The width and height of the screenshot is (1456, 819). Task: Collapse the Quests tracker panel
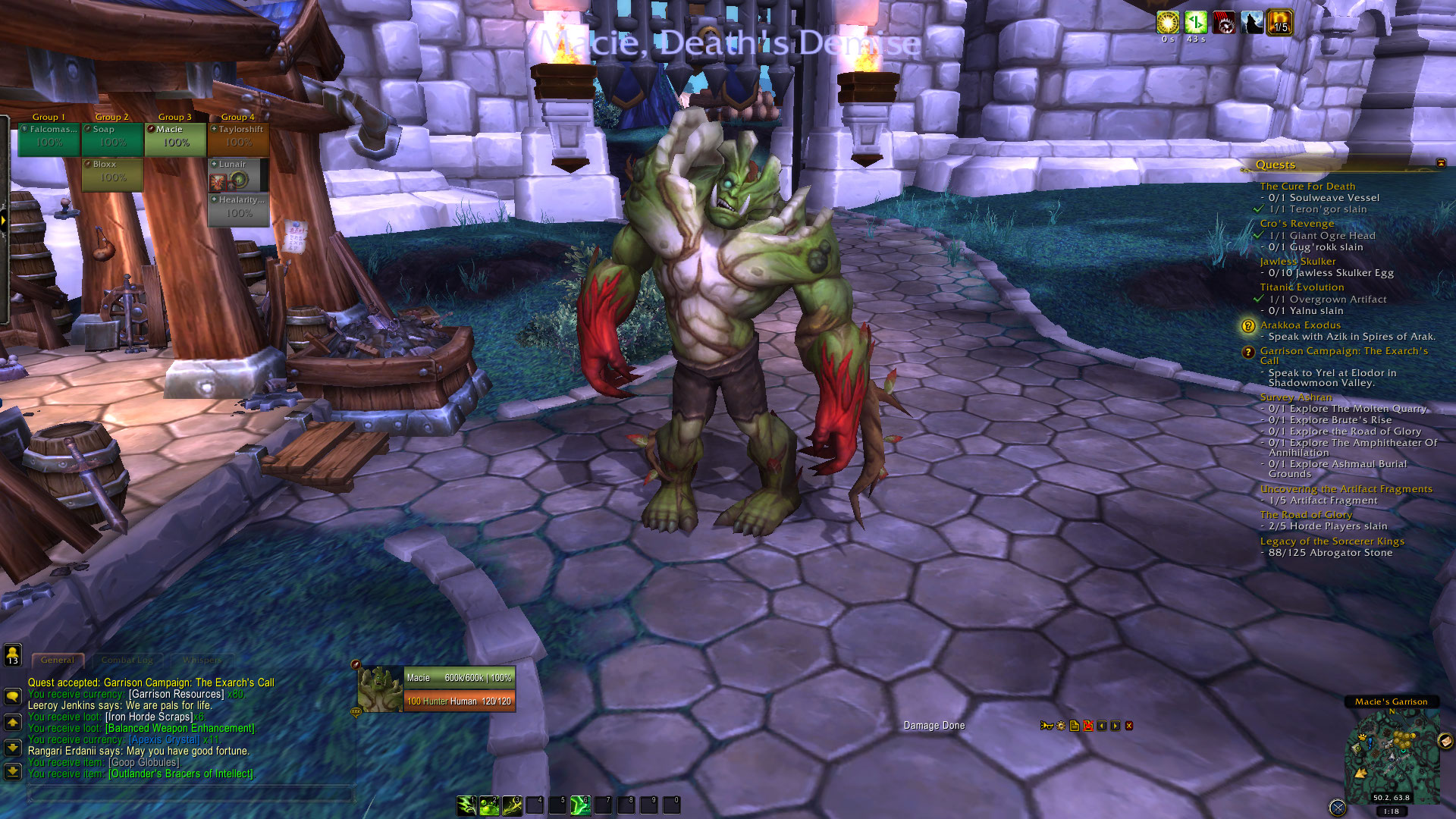coord(1441,163)
